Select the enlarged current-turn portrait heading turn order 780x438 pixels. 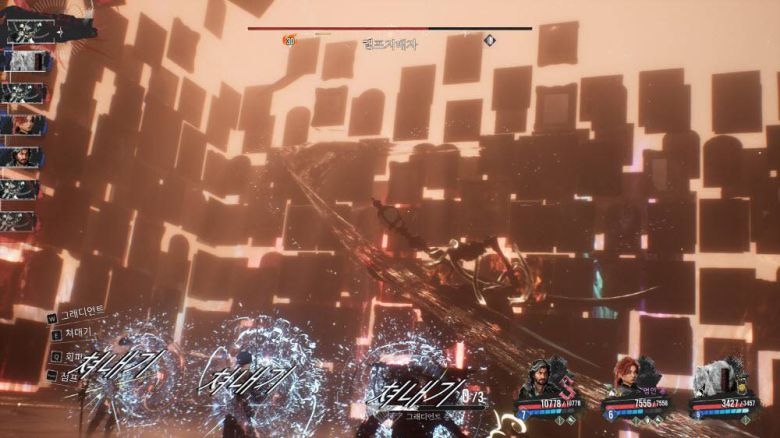pyautogui.click(x=30, y=29)
